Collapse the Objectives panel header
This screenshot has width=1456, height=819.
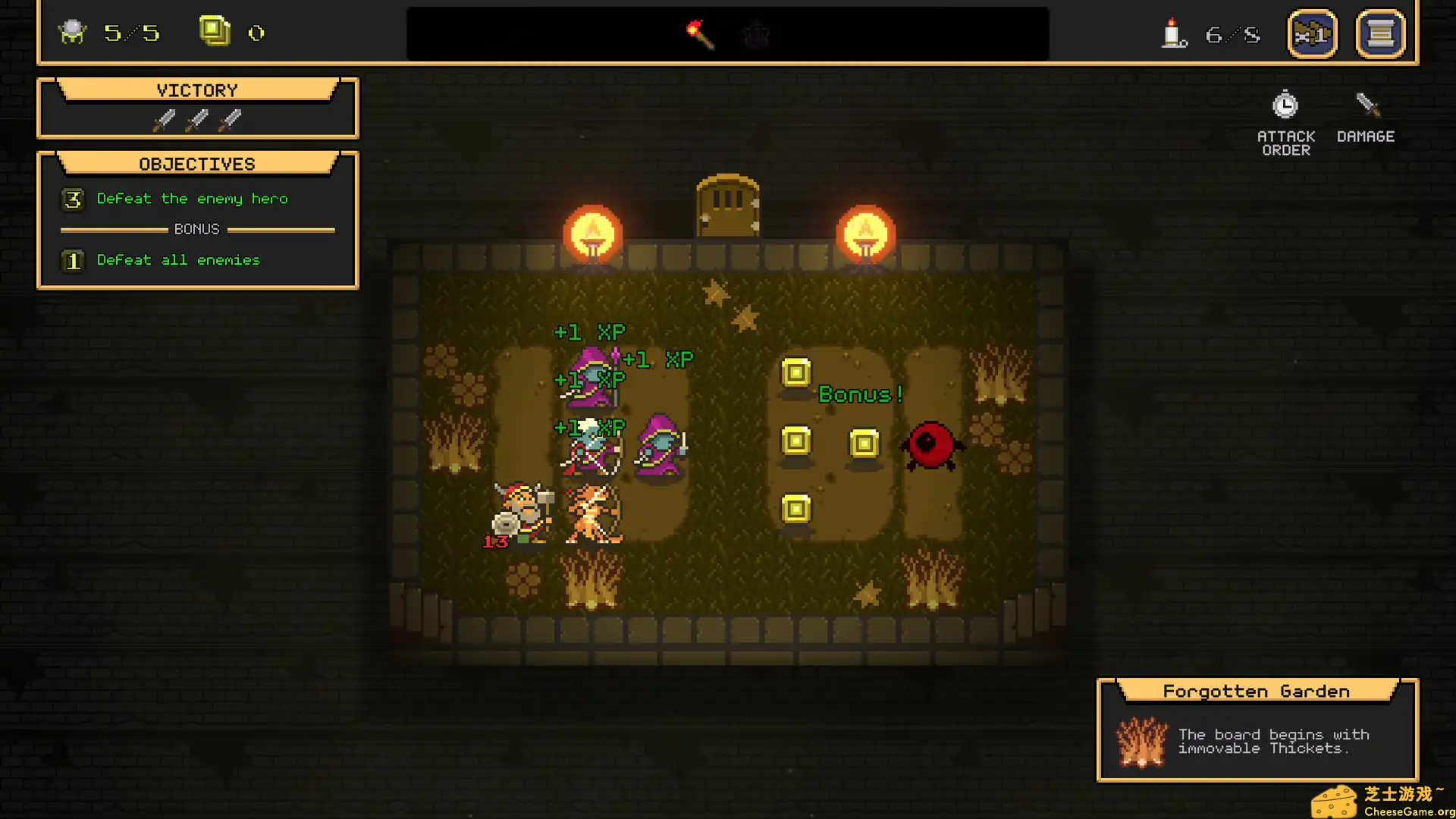(x=196, y=163)
